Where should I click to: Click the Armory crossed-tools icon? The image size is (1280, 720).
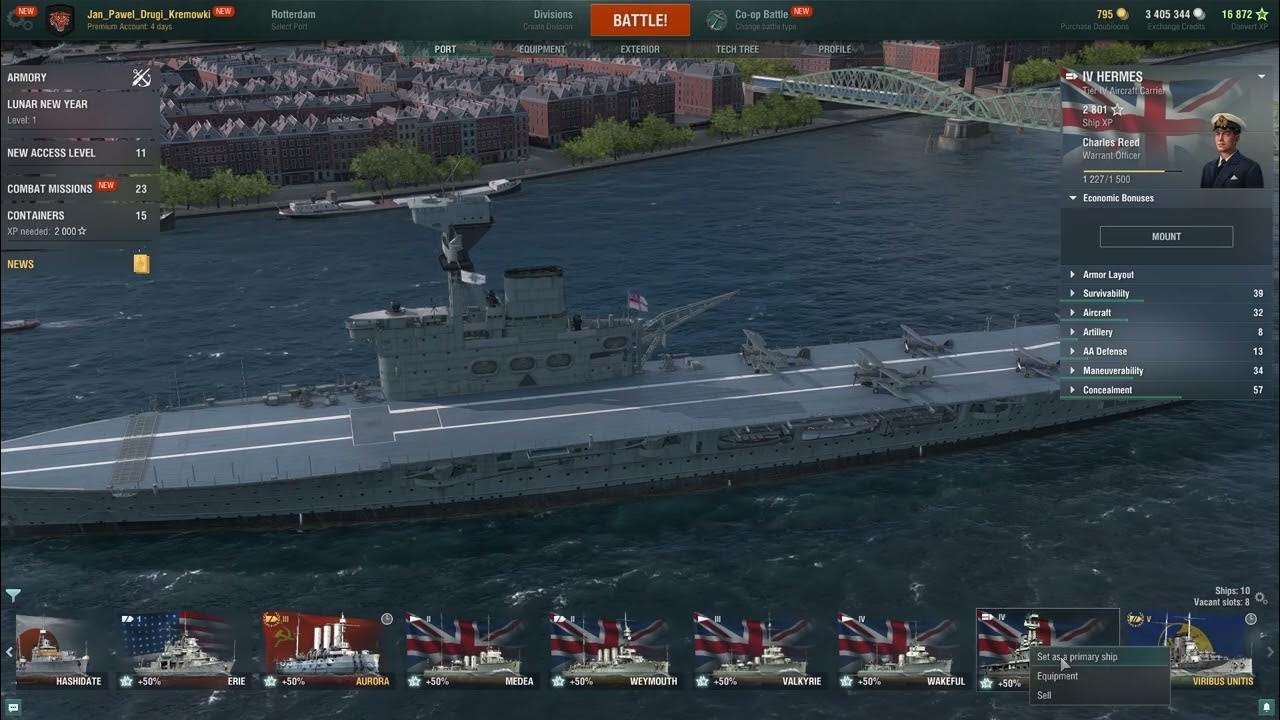[141, 77]
